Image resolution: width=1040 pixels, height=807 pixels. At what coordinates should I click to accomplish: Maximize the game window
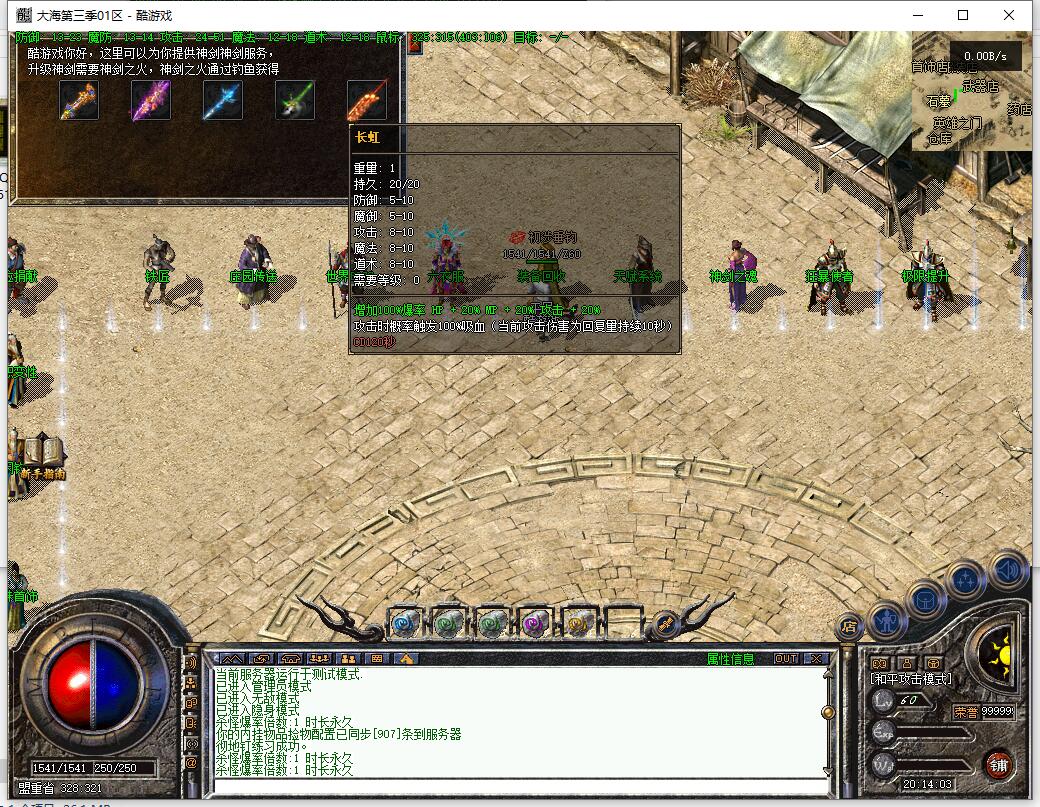[x=963, y=15]
